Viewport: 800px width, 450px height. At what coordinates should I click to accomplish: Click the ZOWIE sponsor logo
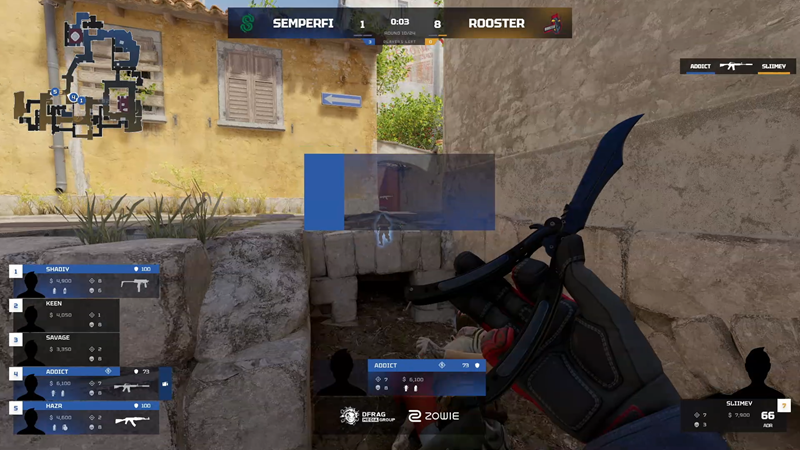(433, 416)
